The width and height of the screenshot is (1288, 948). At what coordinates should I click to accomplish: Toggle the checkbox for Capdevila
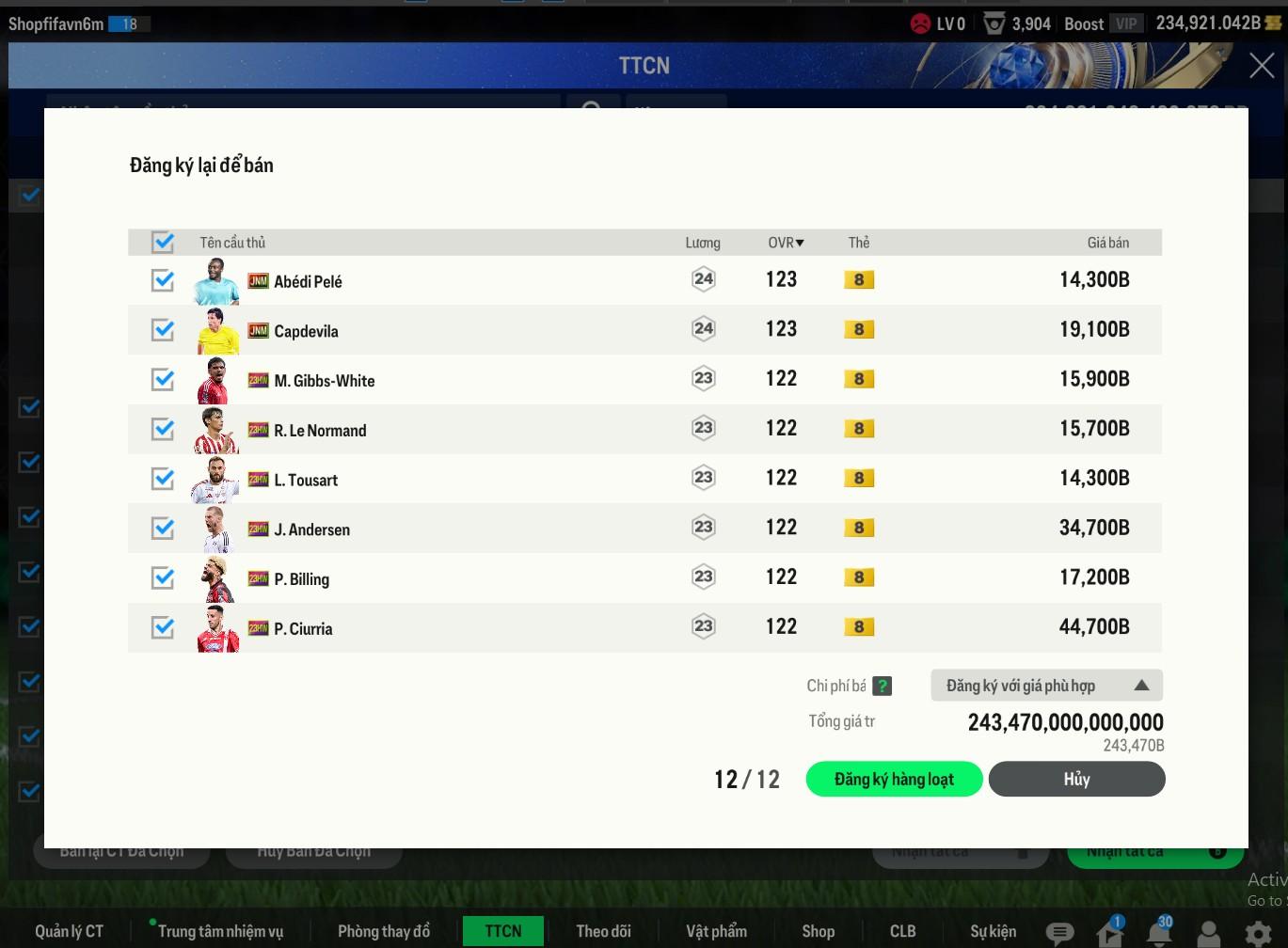tap(163, 330)
